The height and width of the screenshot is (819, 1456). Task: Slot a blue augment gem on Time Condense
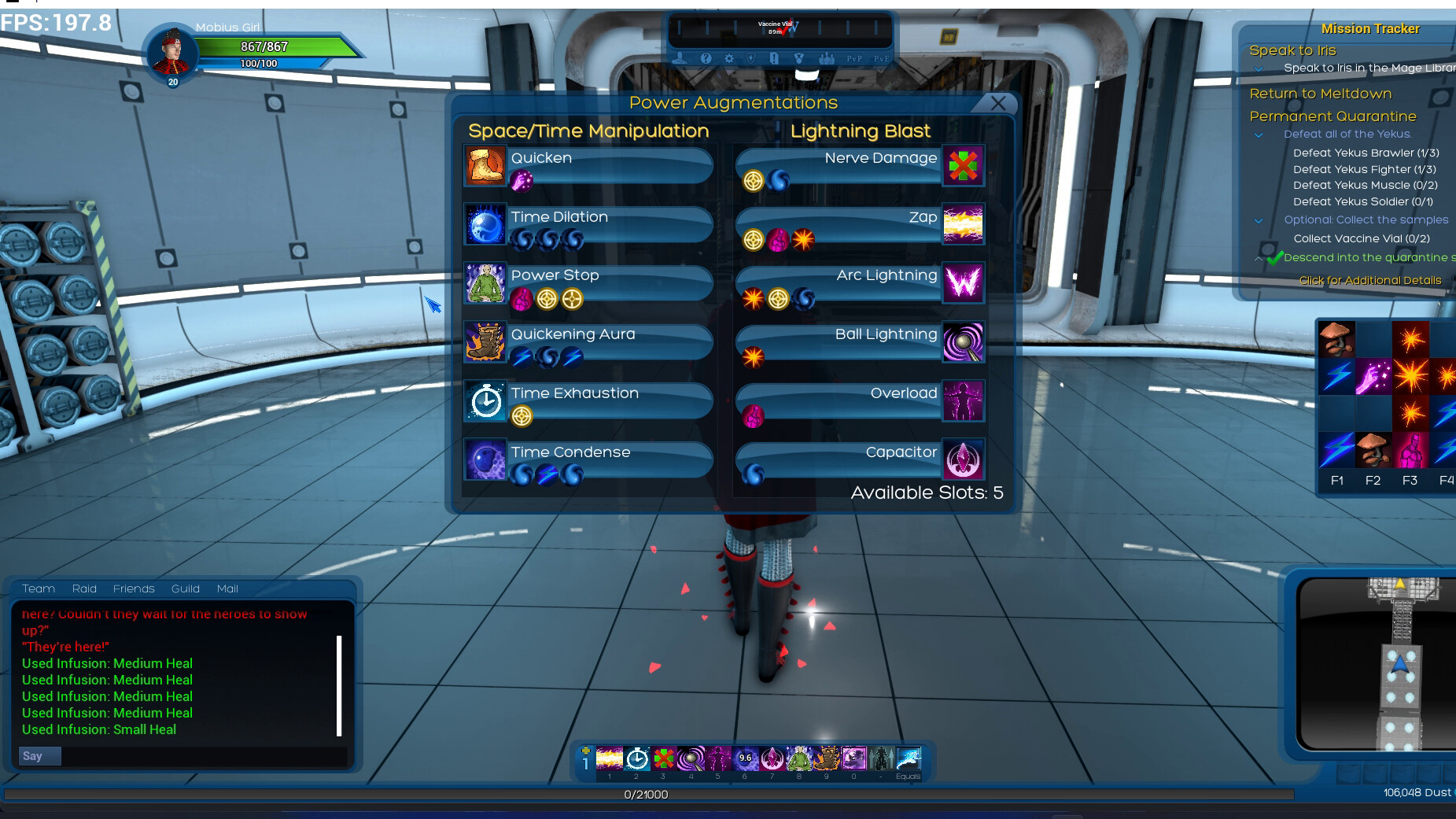coord(521,474)
